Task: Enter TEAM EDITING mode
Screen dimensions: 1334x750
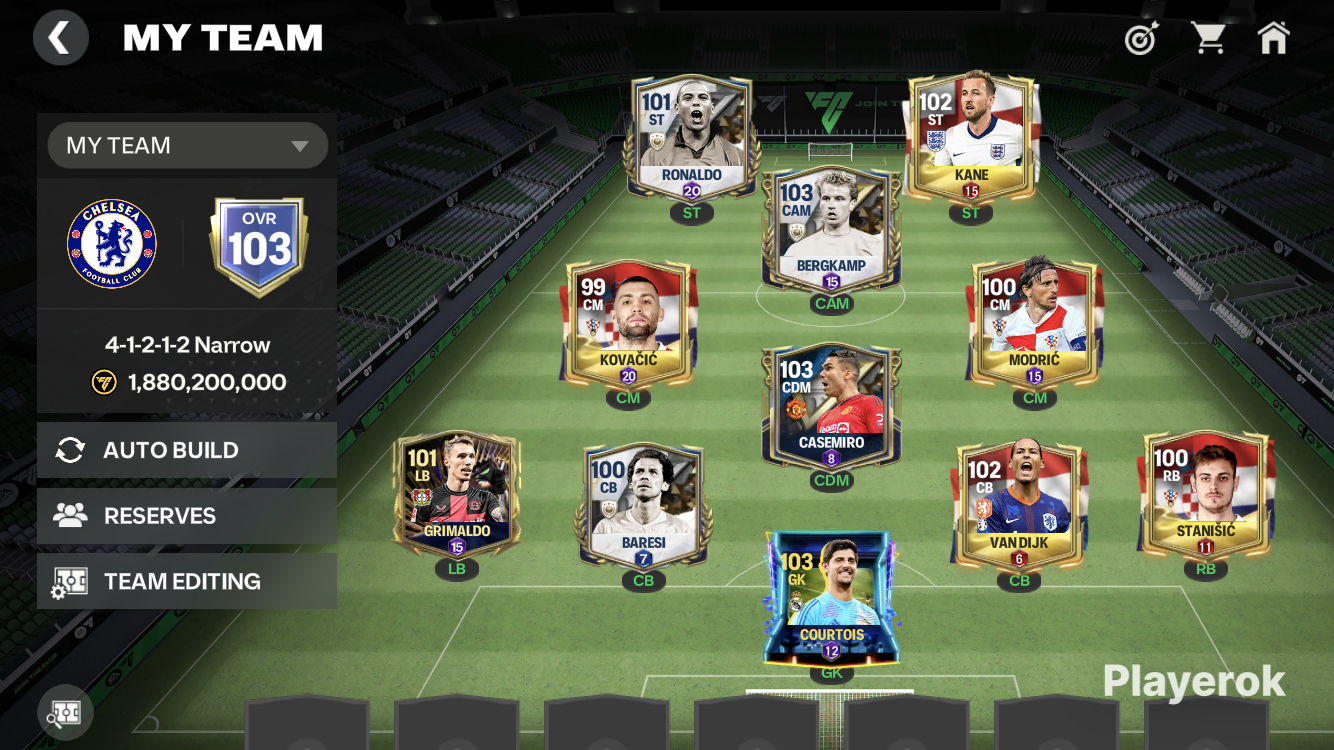Action: tap(187, 582)
